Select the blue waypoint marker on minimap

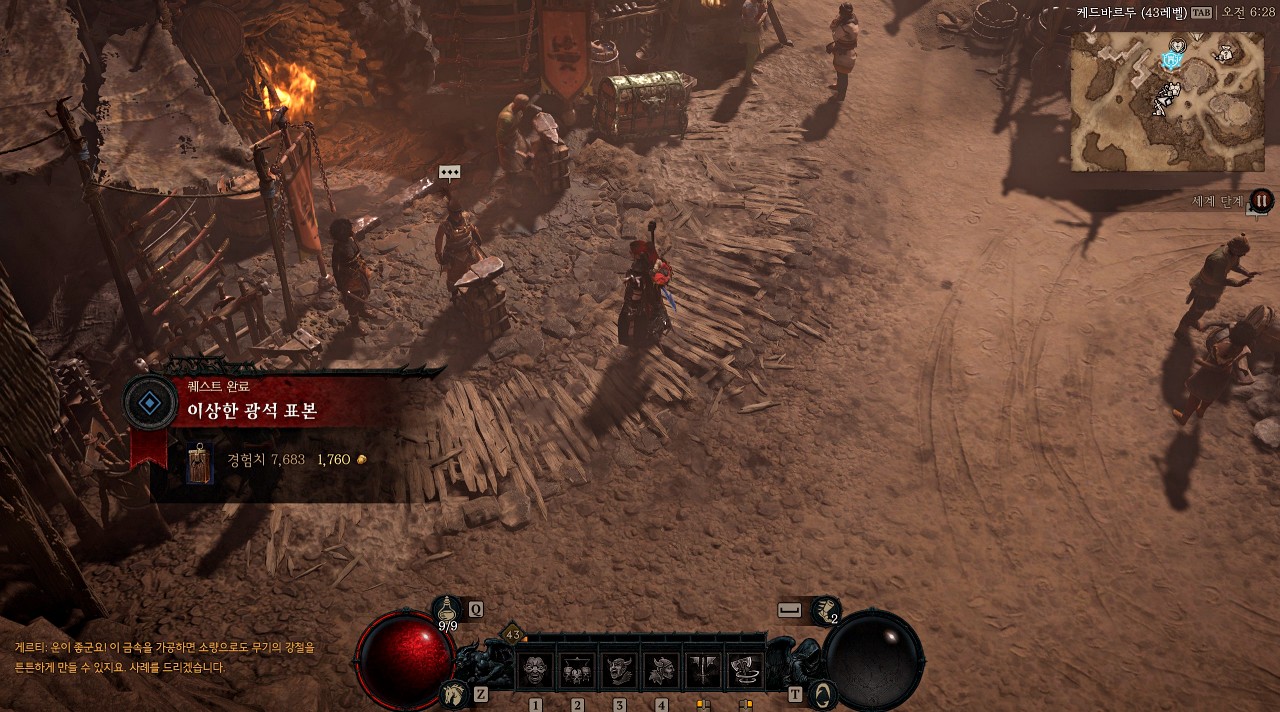coord(1172,60)
